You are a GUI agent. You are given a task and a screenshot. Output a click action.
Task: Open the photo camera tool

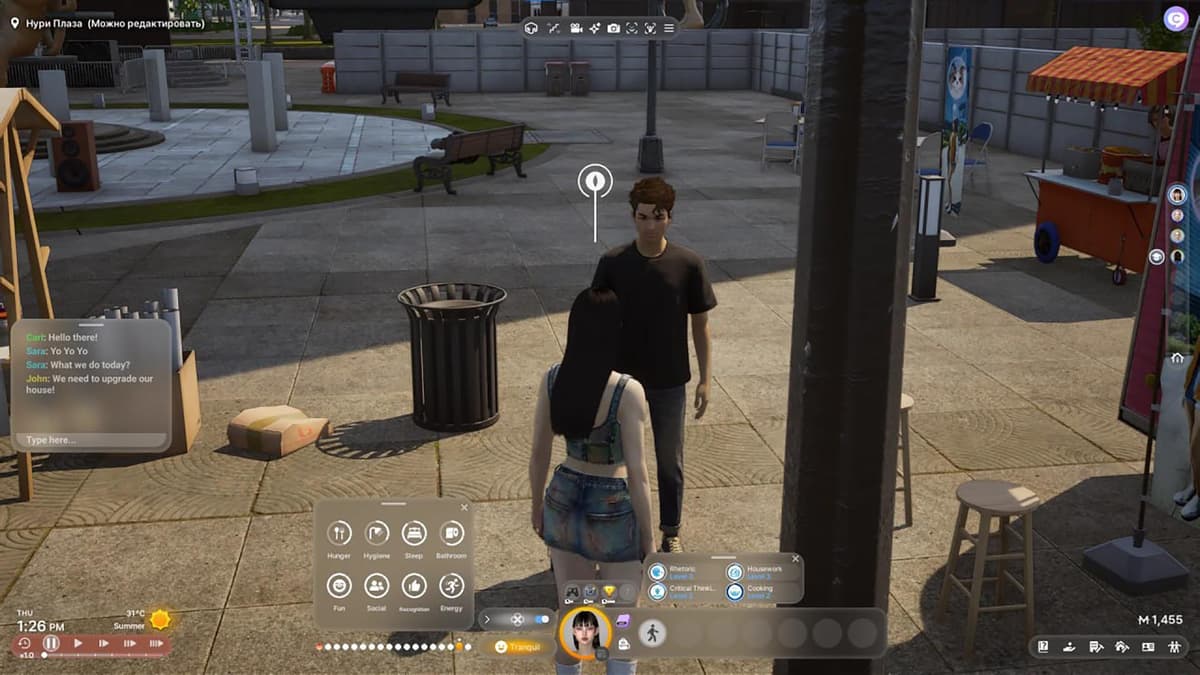(x=613, y=28)
